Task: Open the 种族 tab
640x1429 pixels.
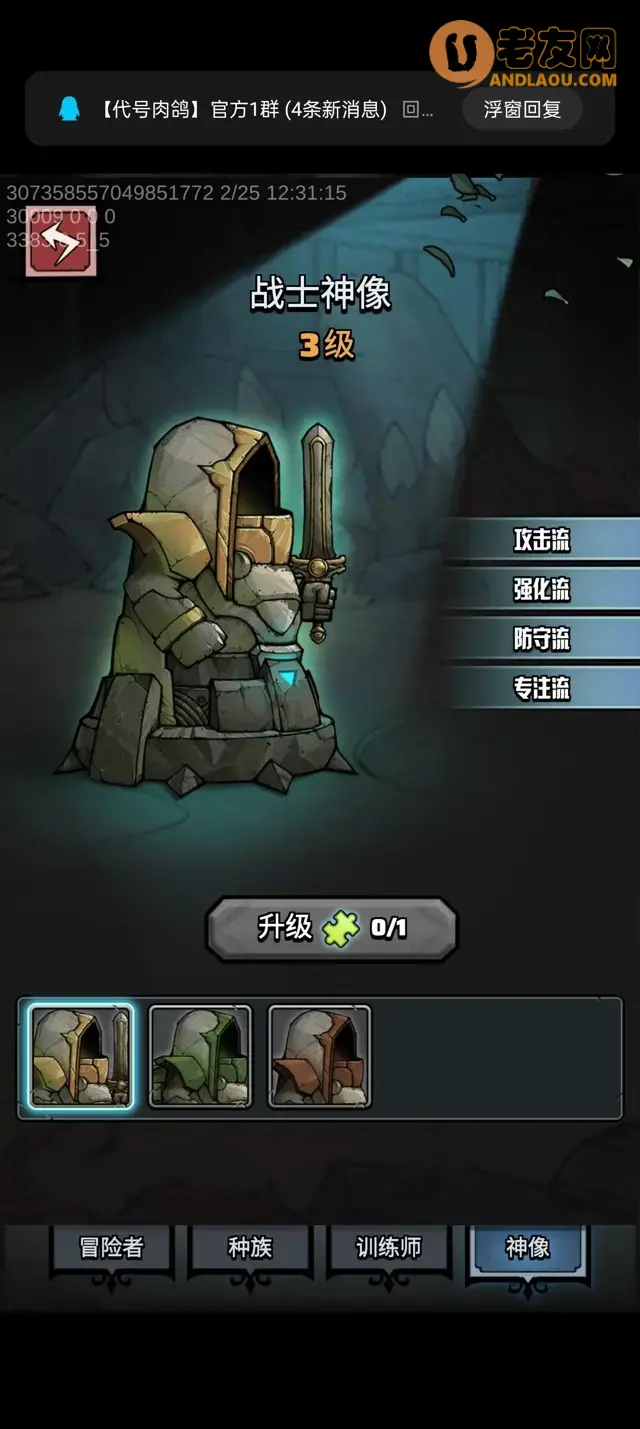Action: tap(250, 1248)
